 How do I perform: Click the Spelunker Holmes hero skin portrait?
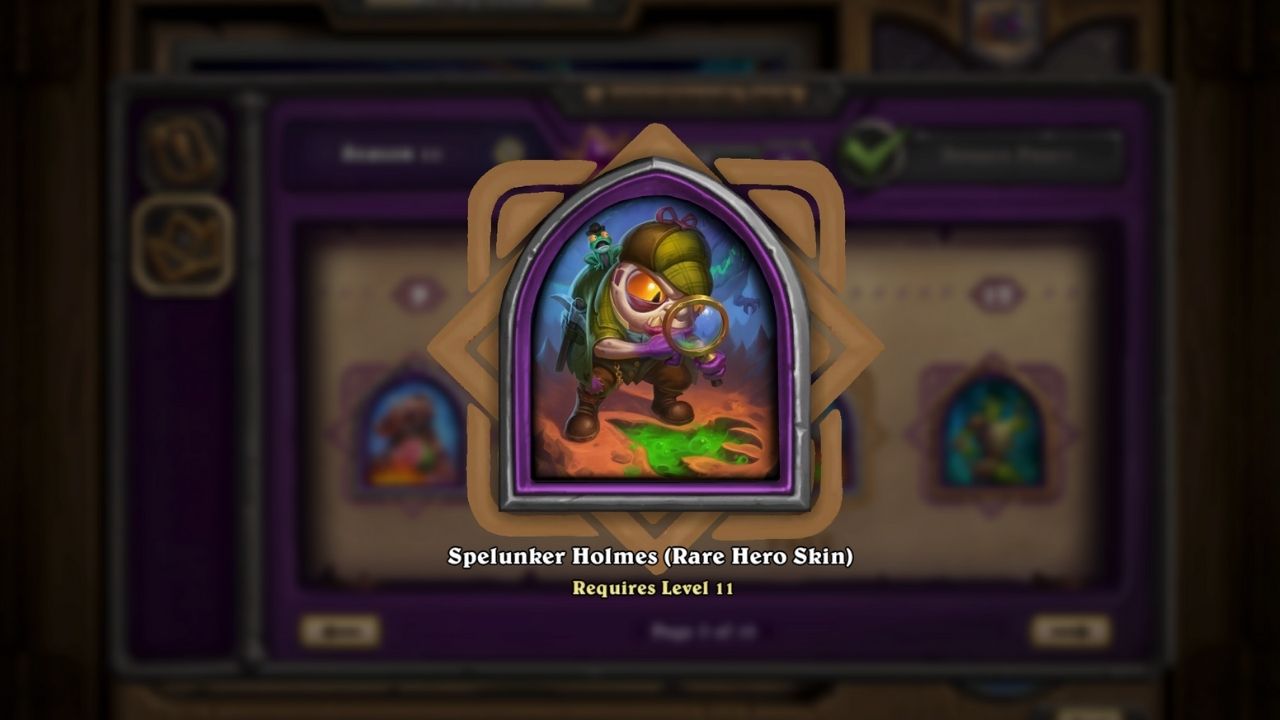pos(655,335)
